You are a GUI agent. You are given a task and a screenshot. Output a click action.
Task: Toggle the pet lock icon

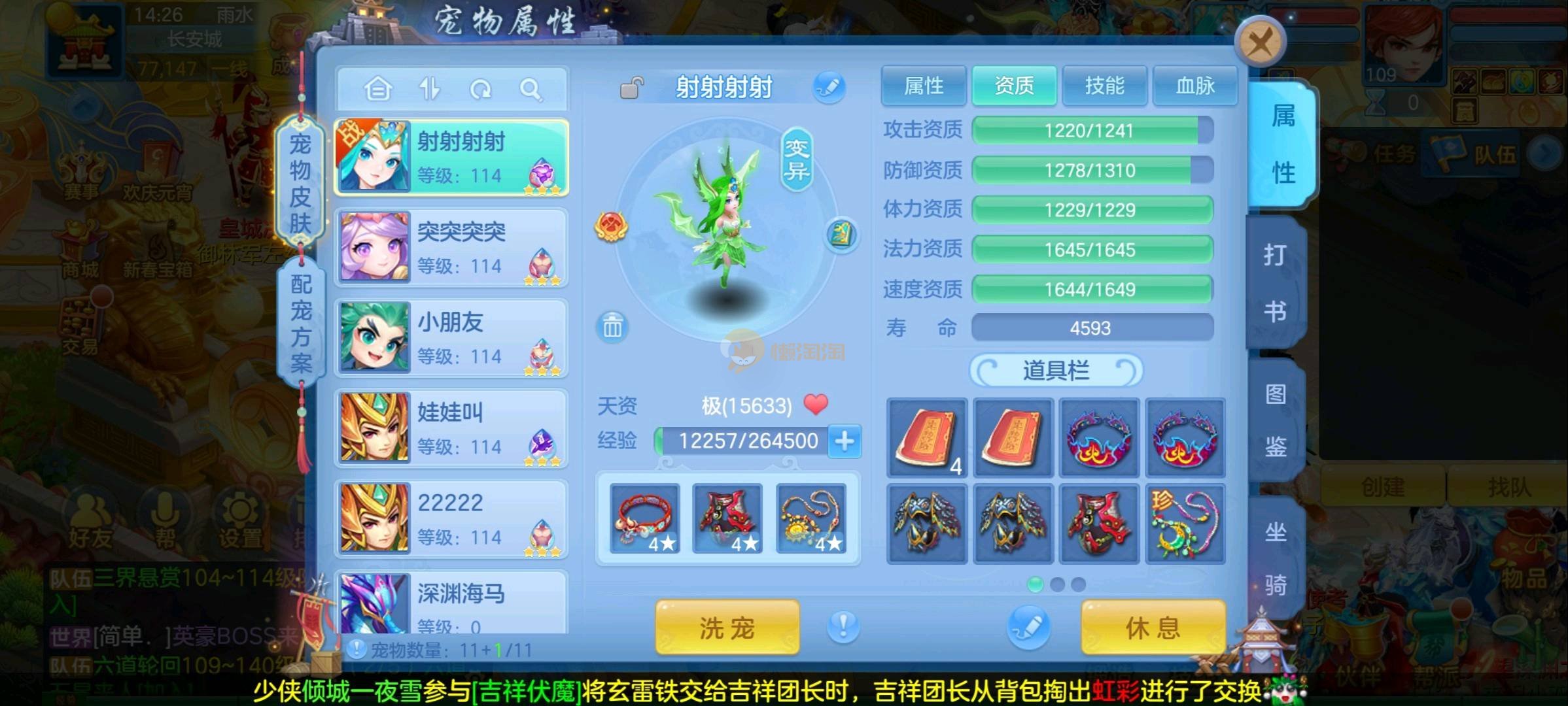[x=631, y=88]
